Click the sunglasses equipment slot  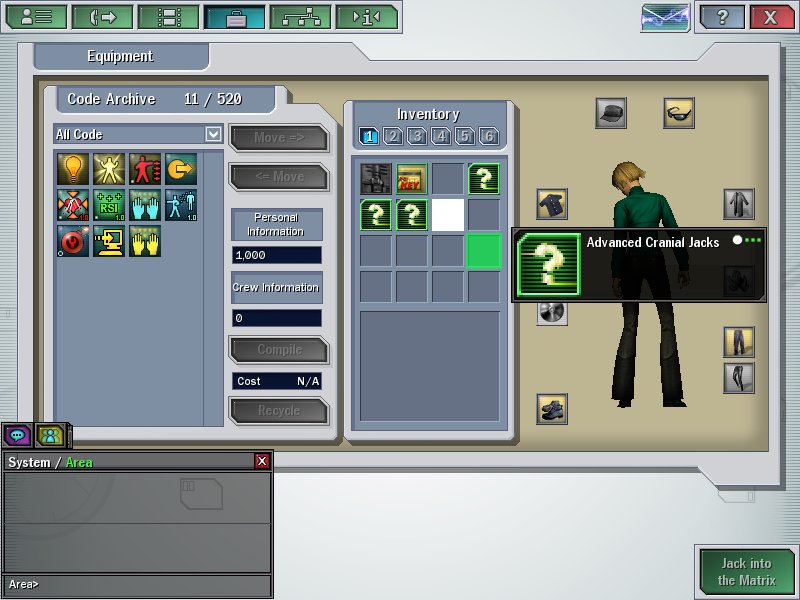click(x=679, y=113)
